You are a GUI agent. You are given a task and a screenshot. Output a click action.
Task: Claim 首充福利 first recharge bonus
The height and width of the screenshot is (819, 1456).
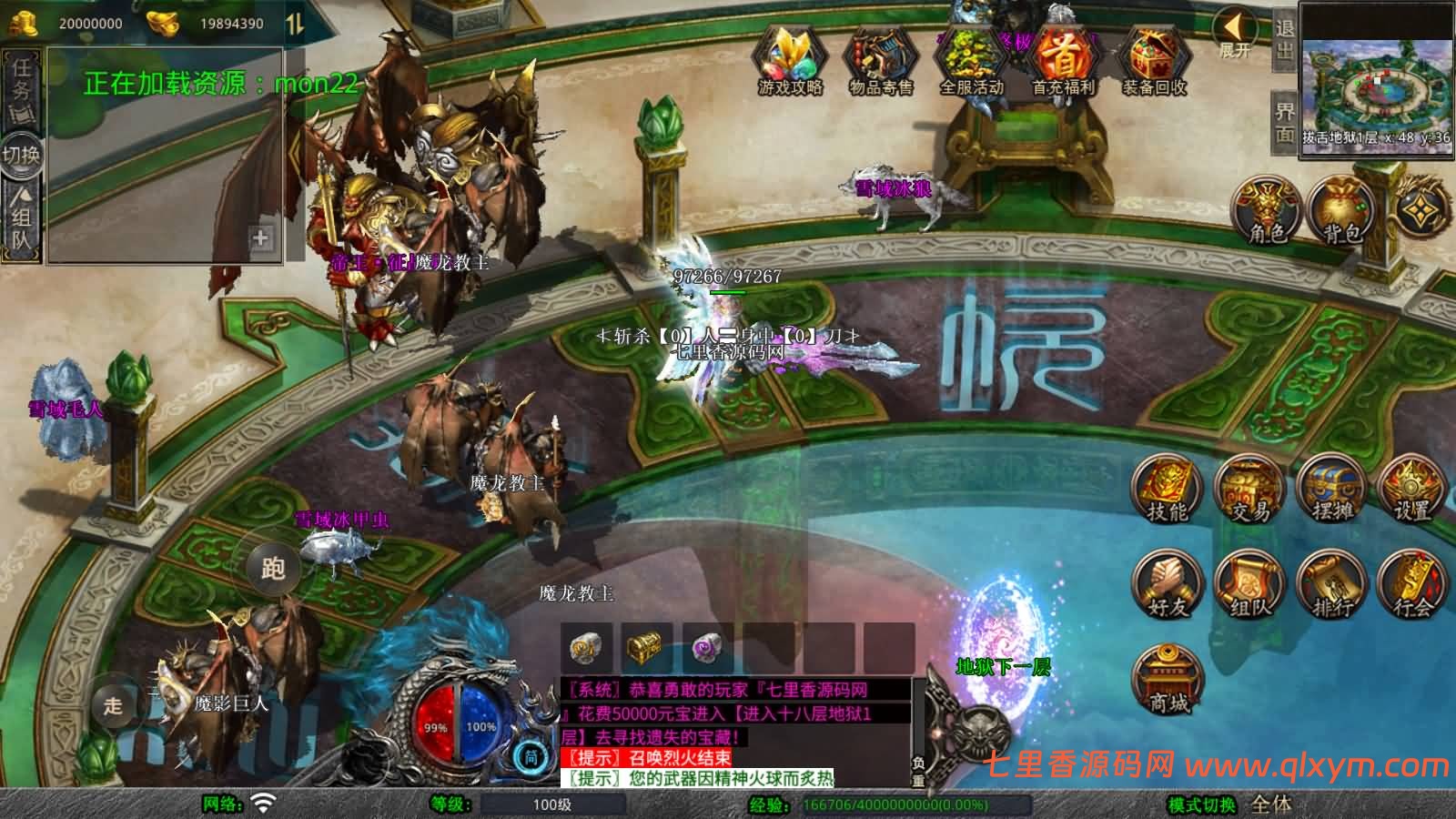1062,60
